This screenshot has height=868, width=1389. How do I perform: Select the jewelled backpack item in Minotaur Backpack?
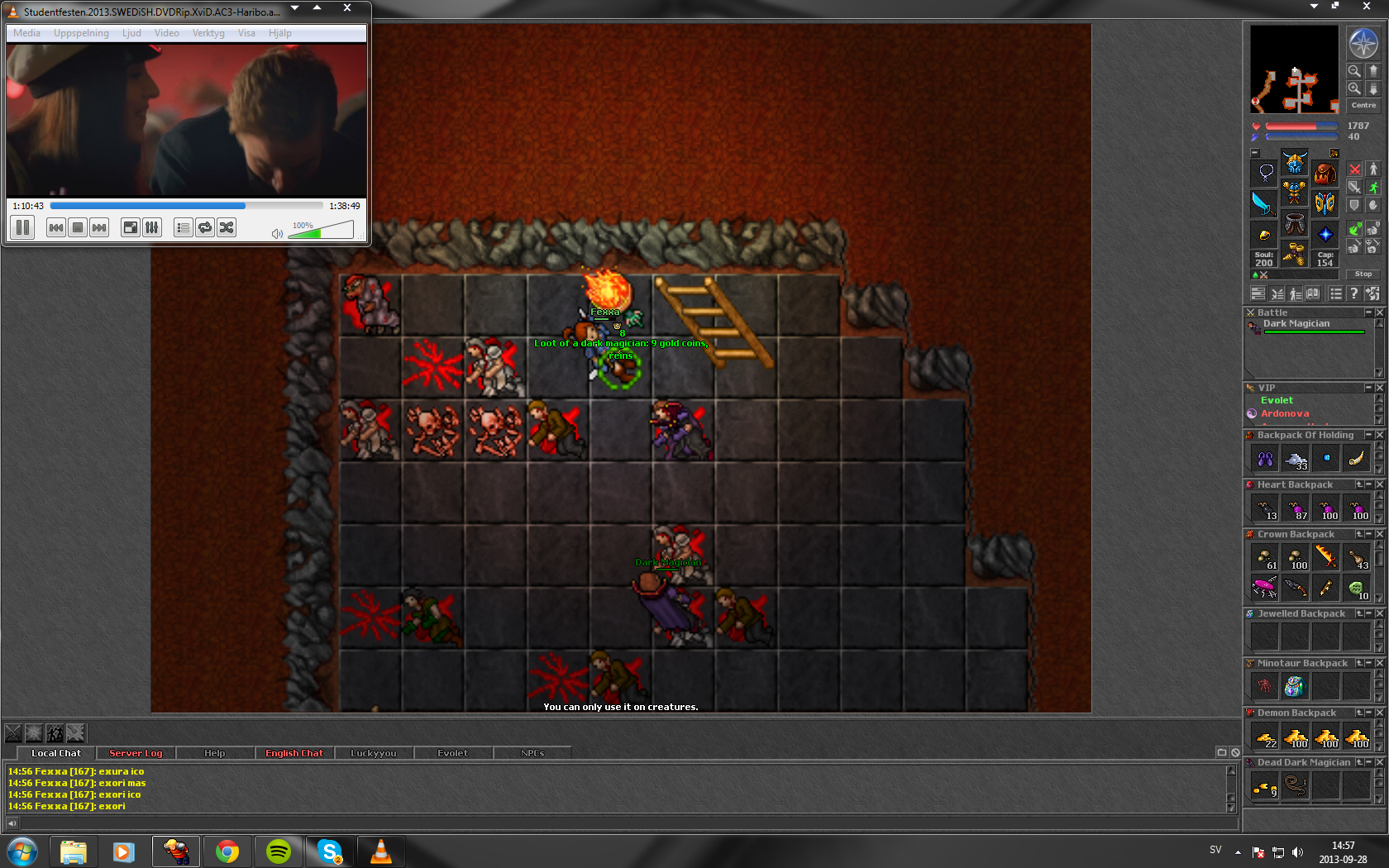pyautogui.click(x=1295, y=686)
